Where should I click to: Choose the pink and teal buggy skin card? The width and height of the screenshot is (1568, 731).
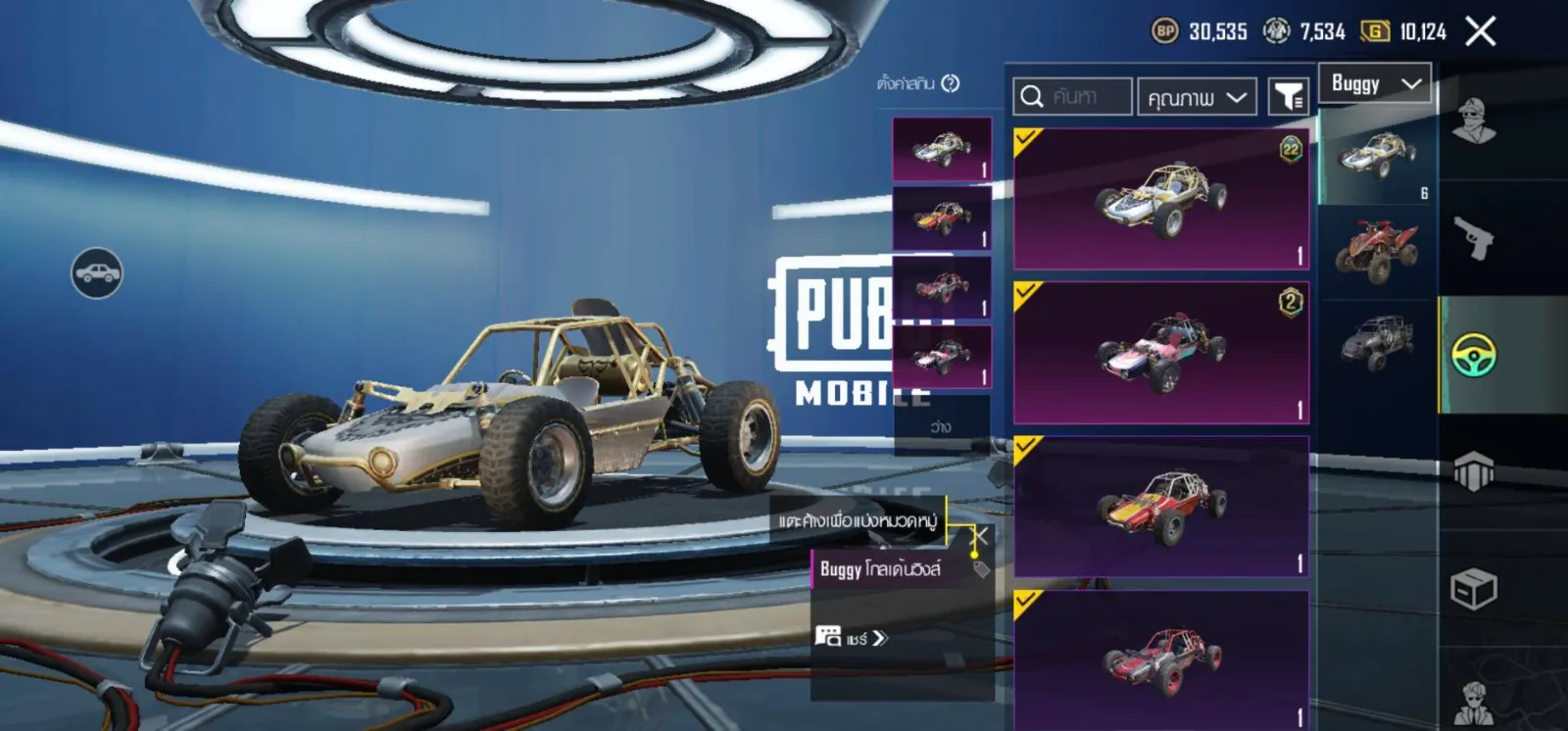(1161, 353)
